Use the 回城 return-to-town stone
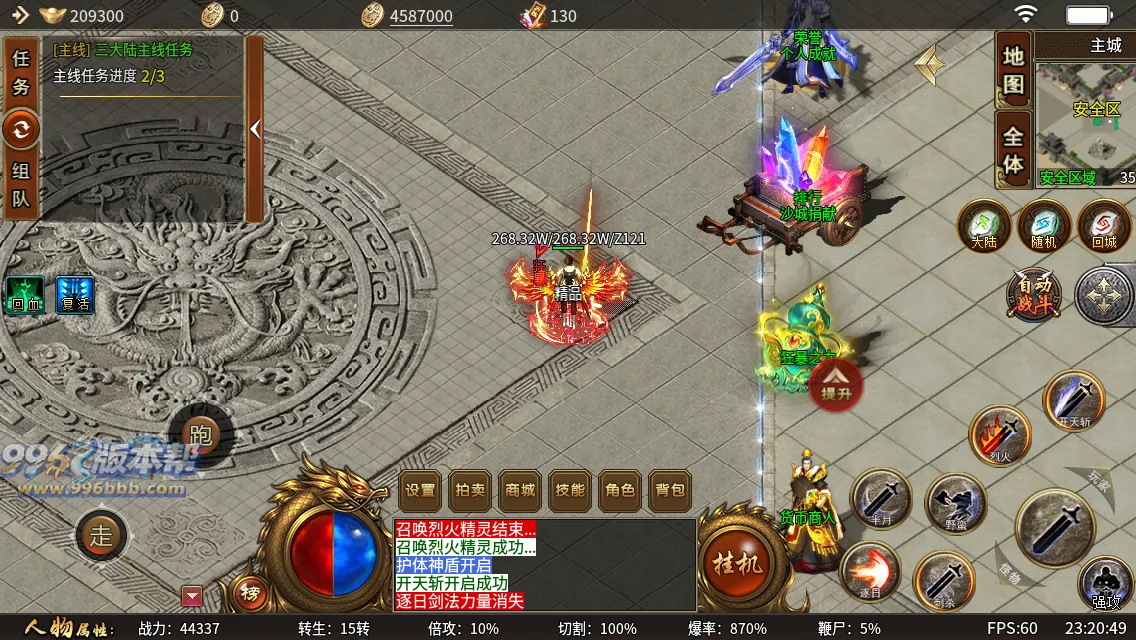The height and width of the screenshot is (640, 1136). point(1104,225)
